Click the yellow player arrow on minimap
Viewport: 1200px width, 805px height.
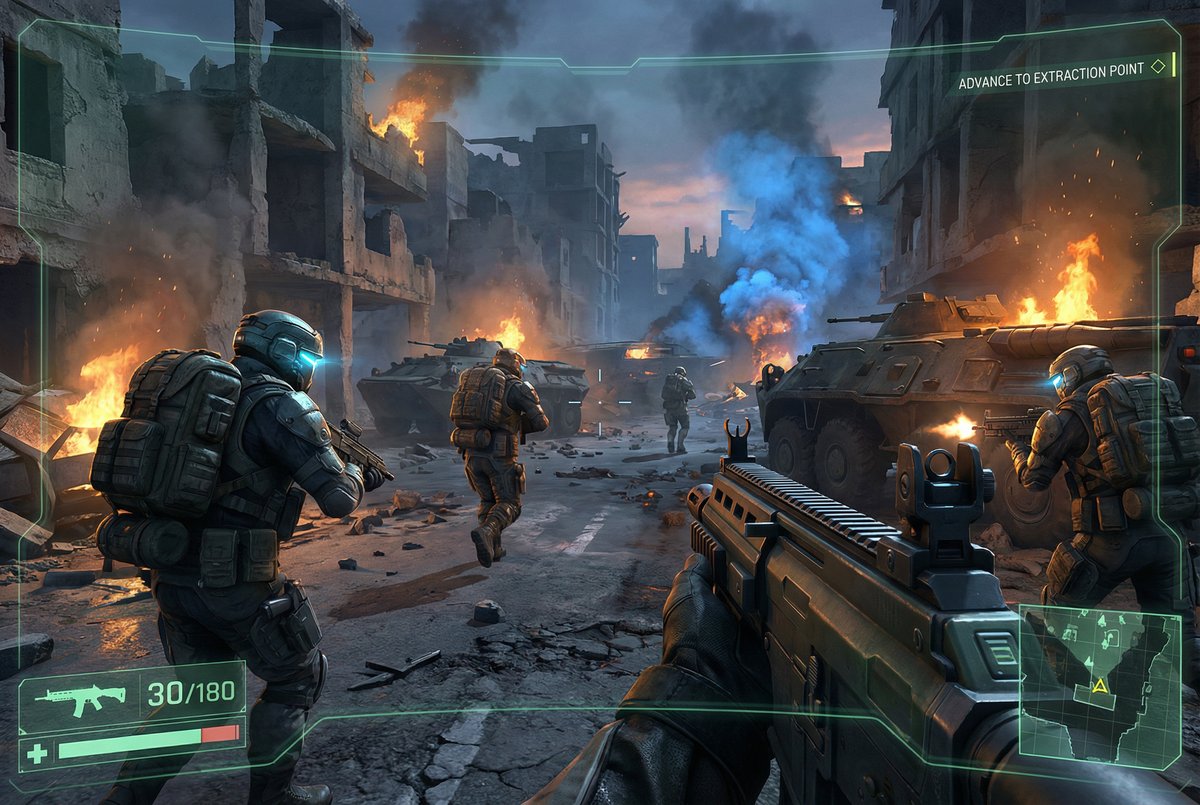tap(1100, 686)
